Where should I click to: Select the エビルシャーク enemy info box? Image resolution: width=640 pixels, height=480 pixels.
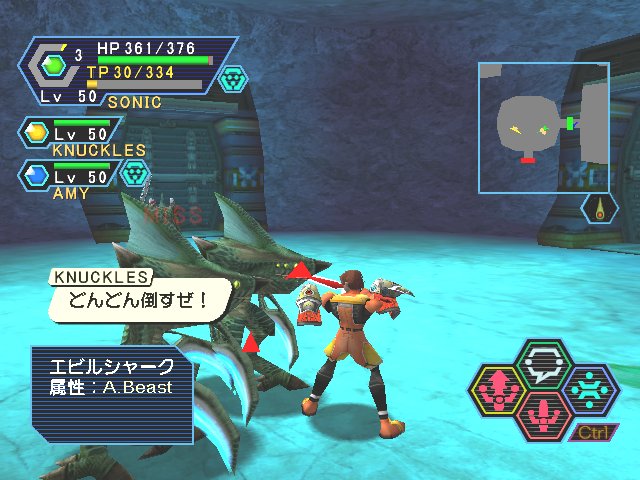tap(112, 393)
